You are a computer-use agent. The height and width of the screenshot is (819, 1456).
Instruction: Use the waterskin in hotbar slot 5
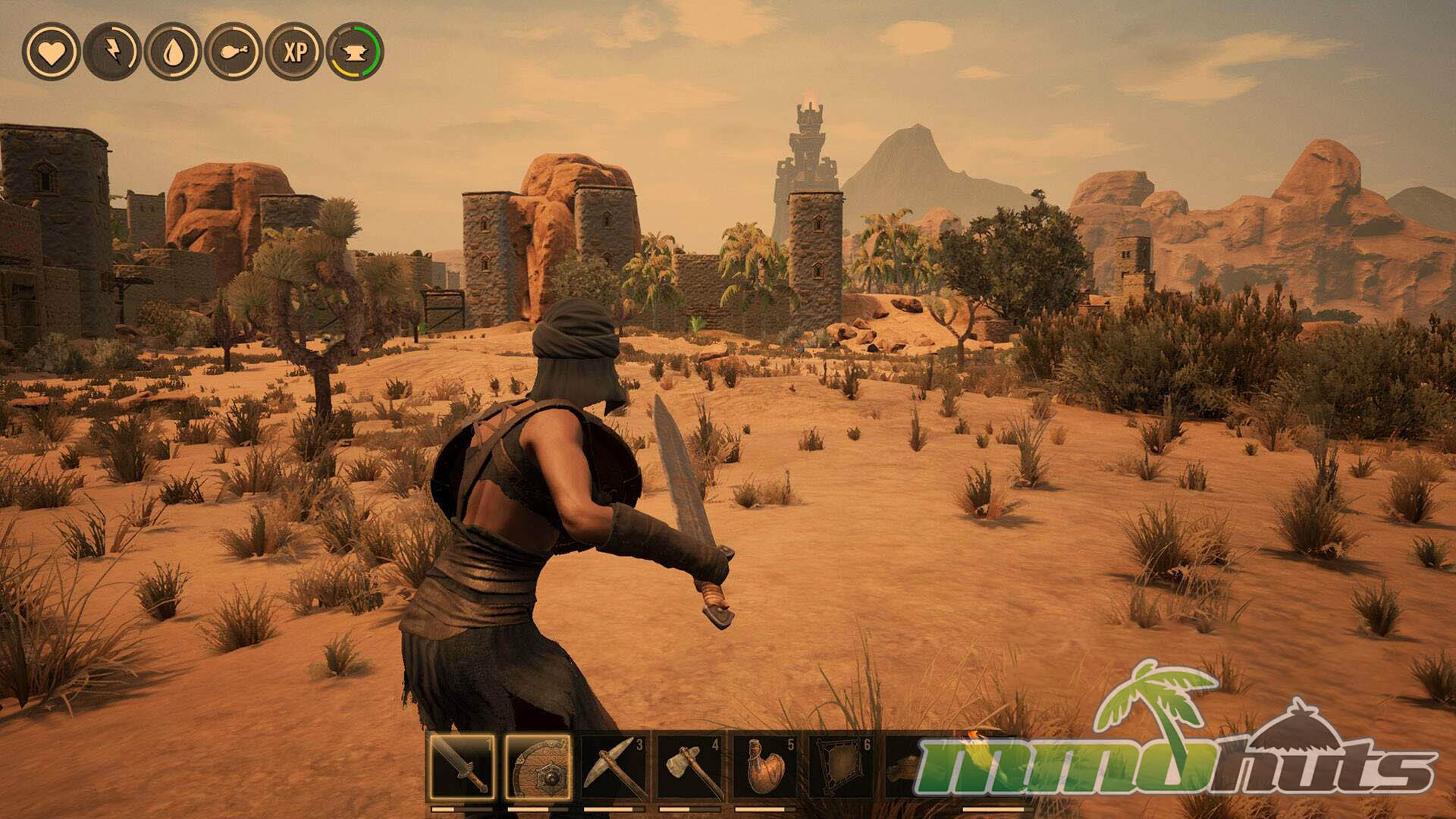(x=765, y=767)
